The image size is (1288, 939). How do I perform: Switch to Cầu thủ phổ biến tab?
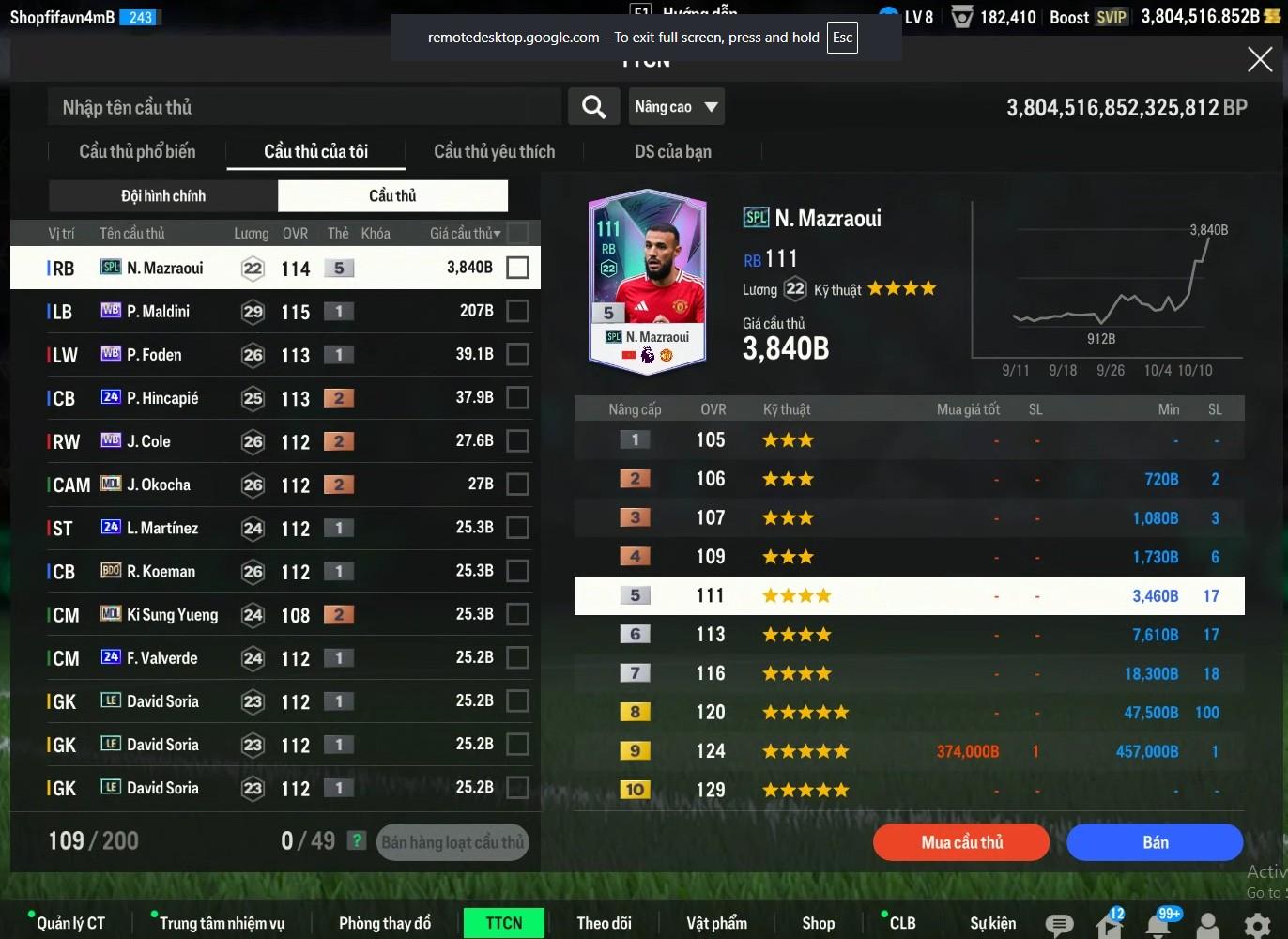[x=137, y=151]
